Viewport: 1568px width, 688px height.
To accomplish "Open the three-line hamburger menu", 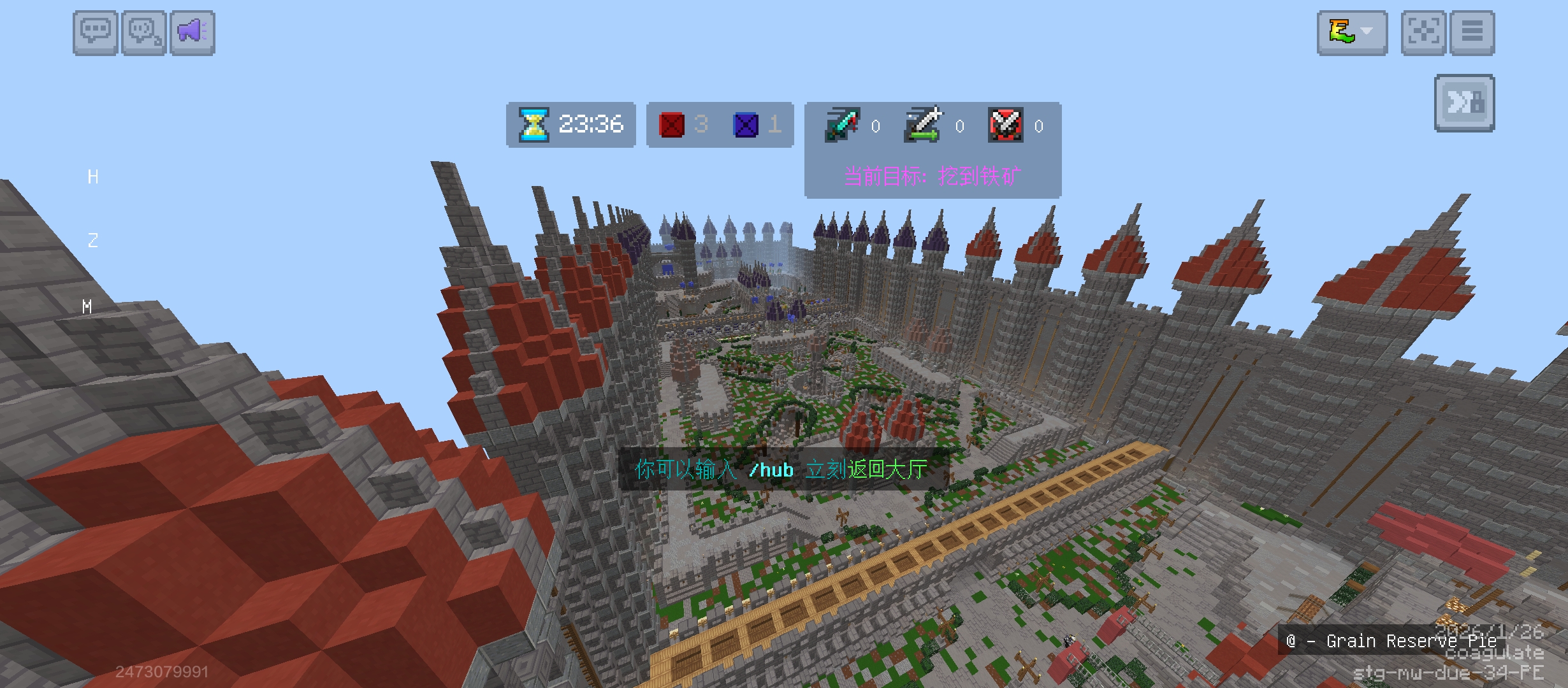I will pos(1472,32).
